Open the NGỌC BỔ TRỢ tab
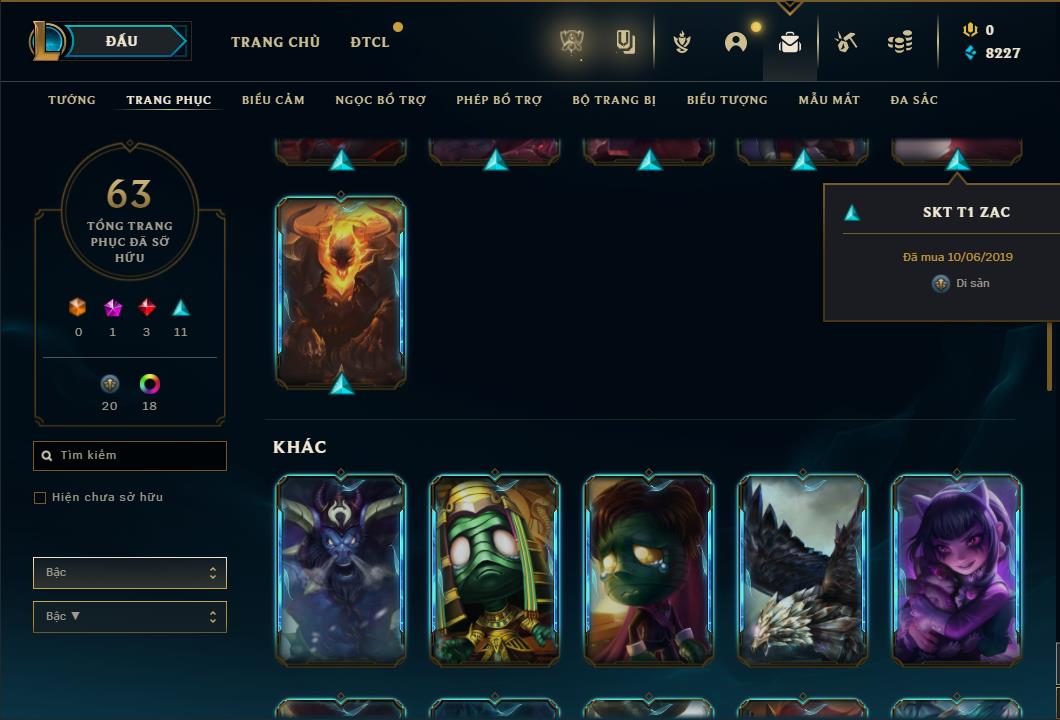The height and width of the screenshot is (720, 1060). pyautogui.click(x=380, y=100)
